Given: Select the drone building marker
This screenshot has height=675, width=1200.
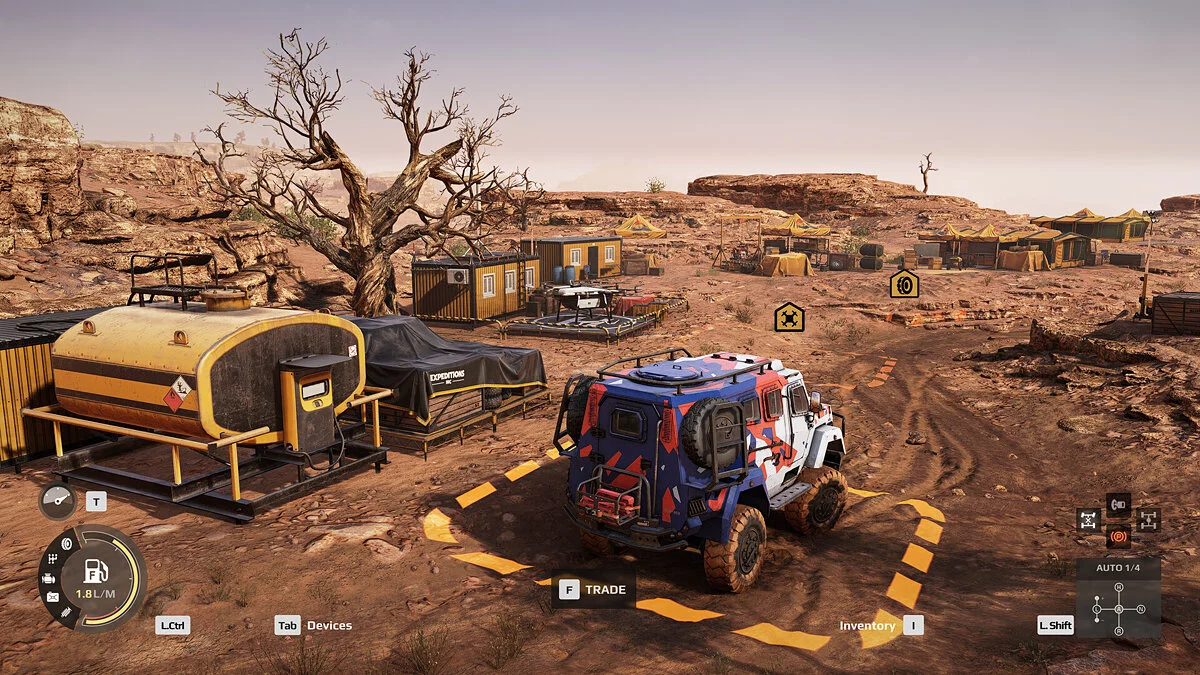Looking at the screenshot, I should (x=789, y=317).
